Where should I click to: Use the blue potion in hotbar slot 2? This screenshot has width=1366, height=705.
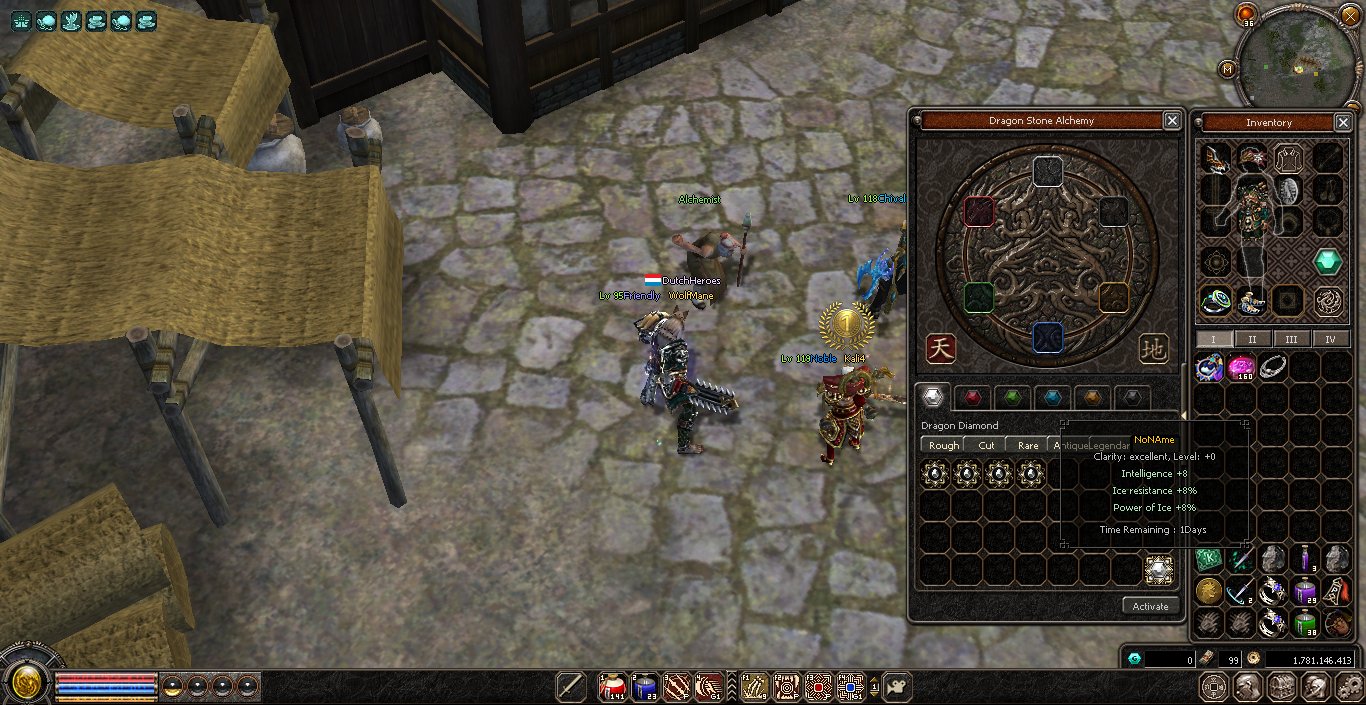tap(644, 686)
